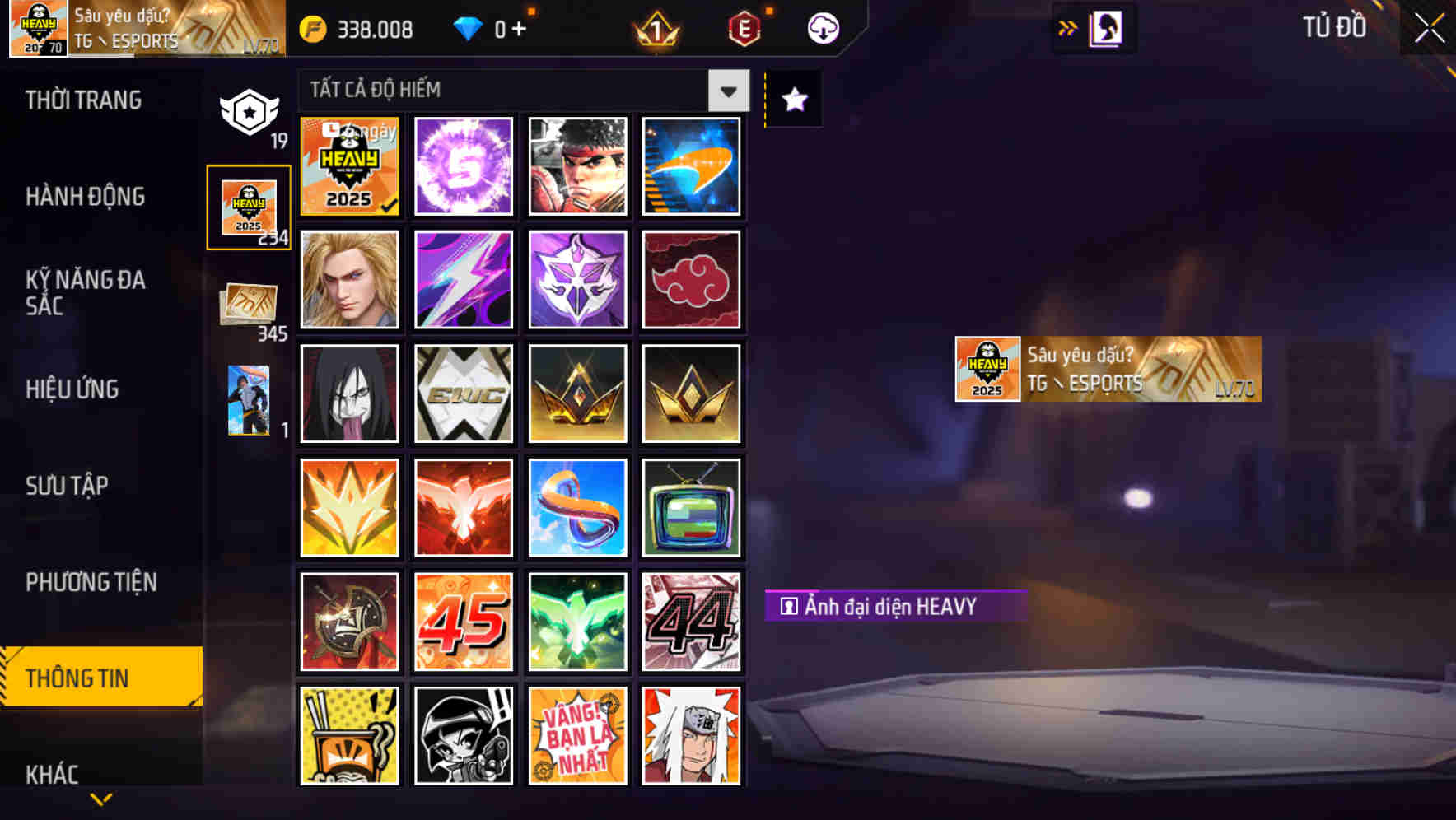Select the Jiraiya avatar thumbnail

click(x=692, y=735)
